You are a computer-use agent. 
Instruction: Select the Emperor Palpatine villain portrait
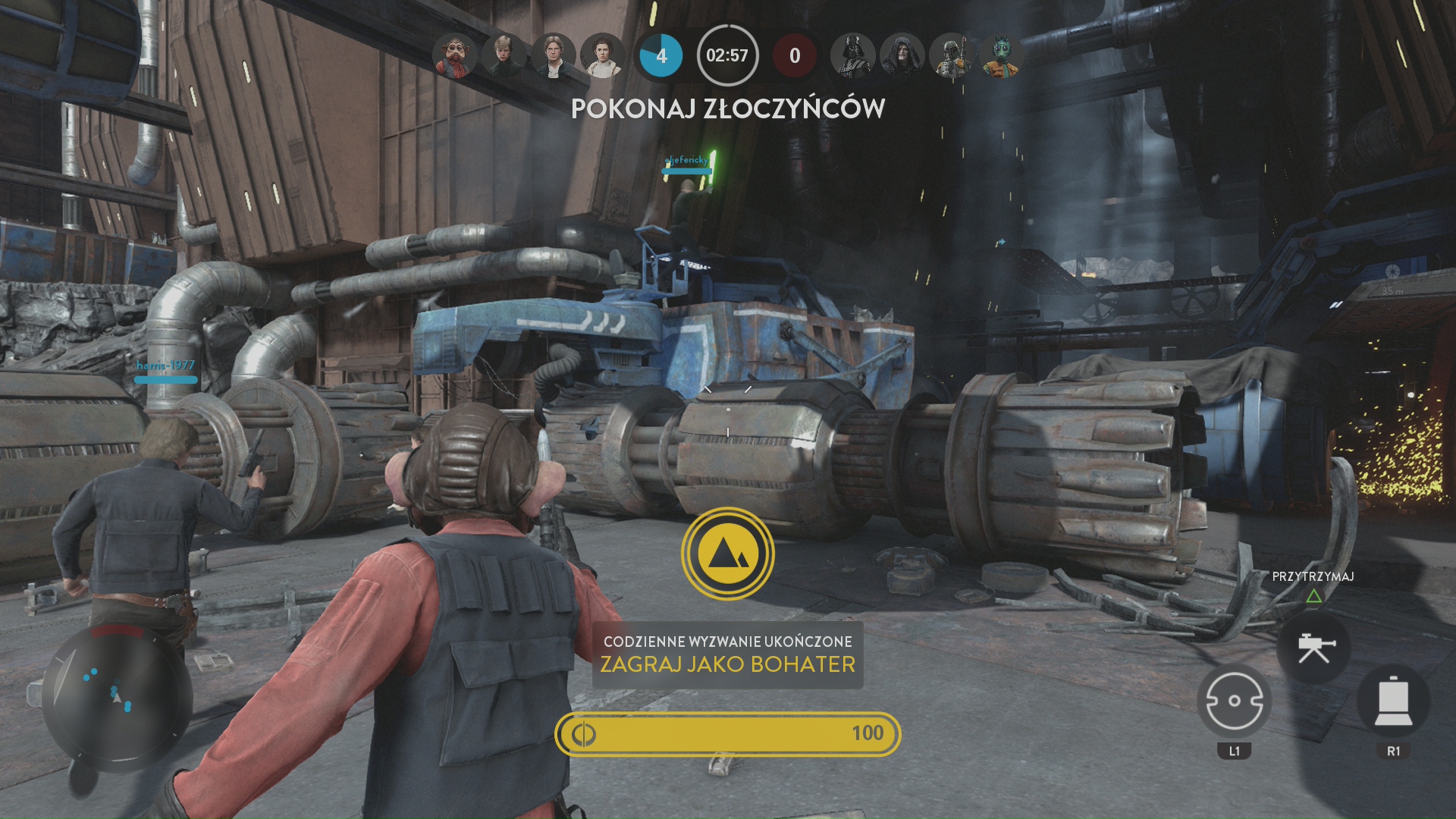click(x=902, y=55)
